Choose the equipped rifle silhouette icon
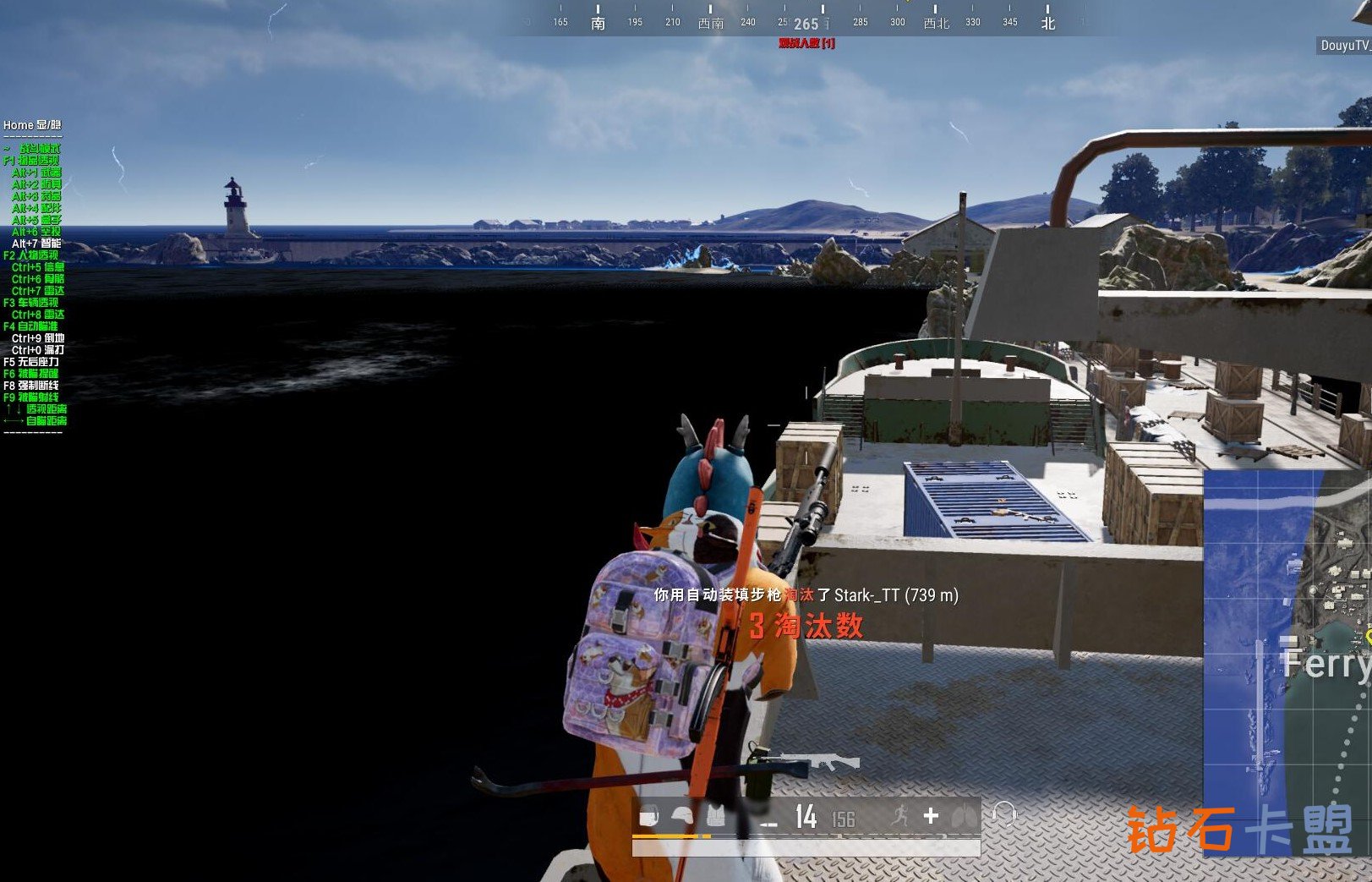The image size is (1372, 882). click(x=819, y=761)
